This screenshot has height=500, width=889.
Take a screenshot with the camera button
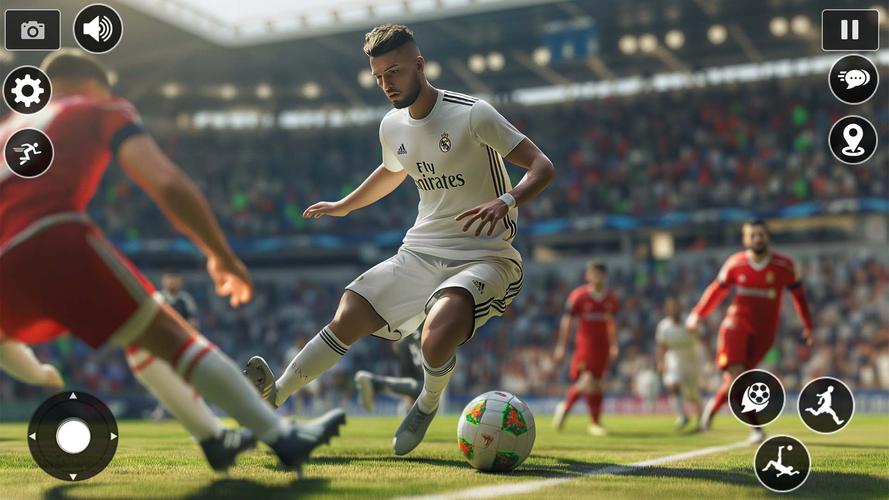click(32, 30)
